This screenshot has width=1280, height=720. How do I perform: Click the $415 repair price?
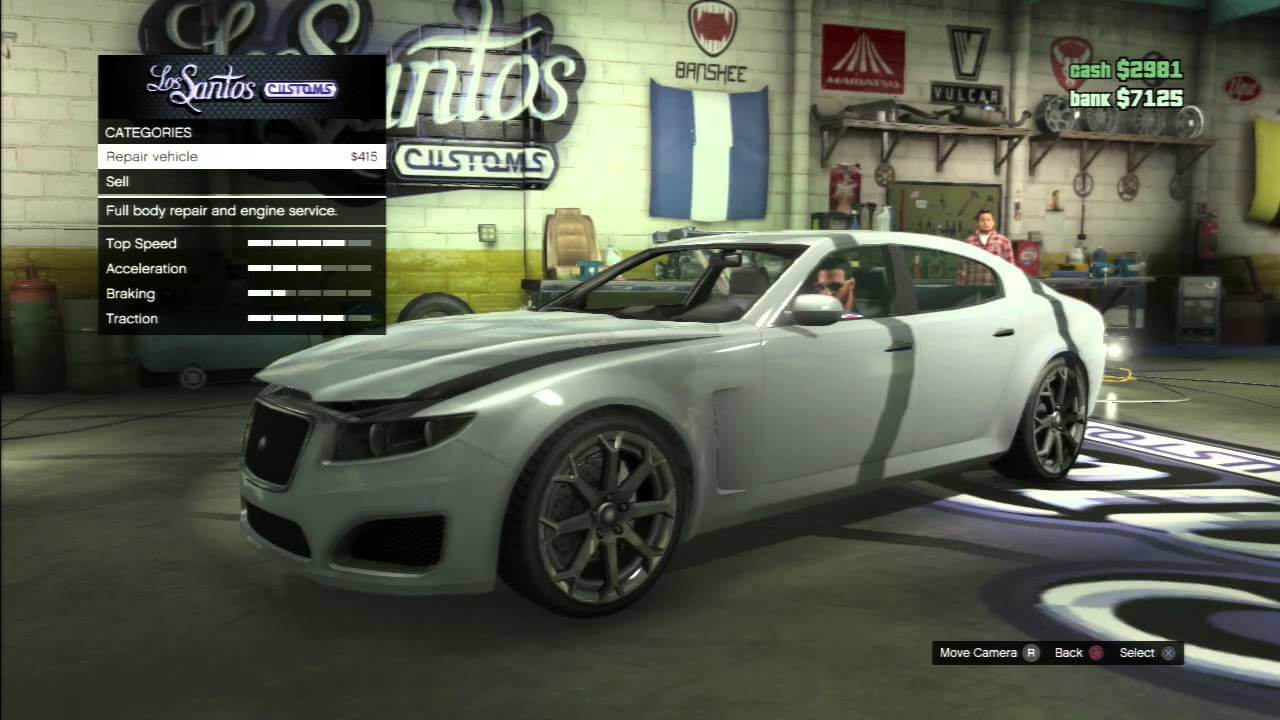tap(363, 156)
